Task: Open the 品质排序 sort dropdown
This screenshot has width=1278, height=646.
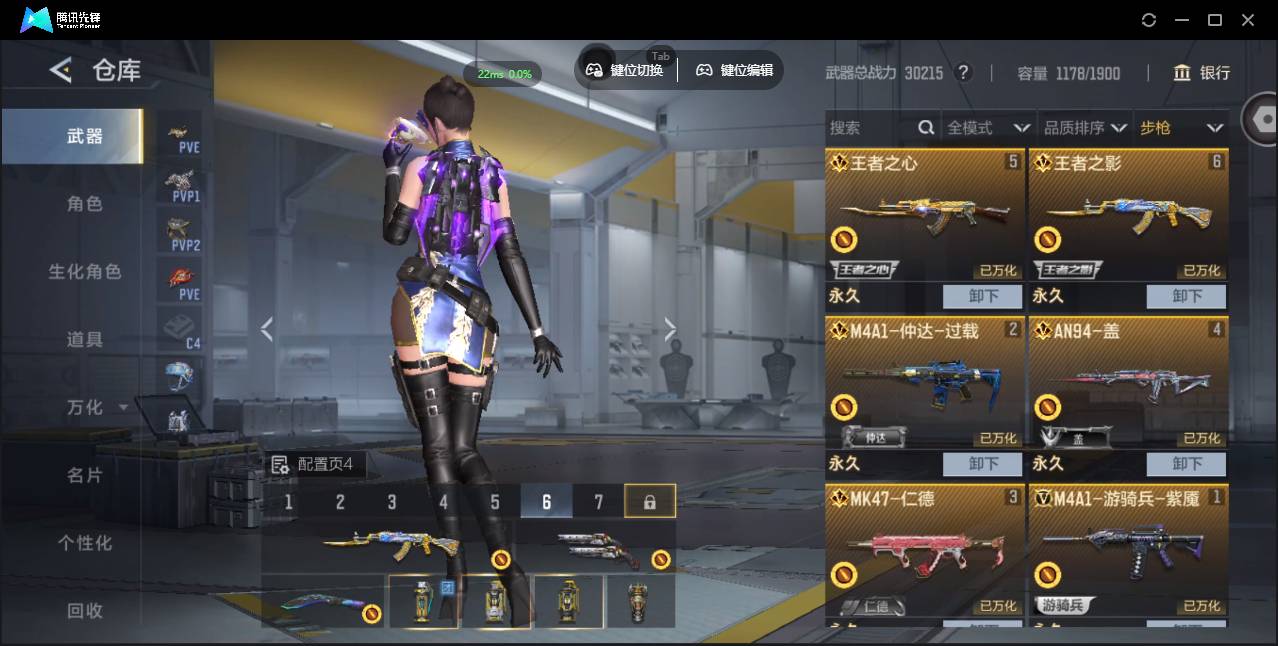Action: point(1084,128)
